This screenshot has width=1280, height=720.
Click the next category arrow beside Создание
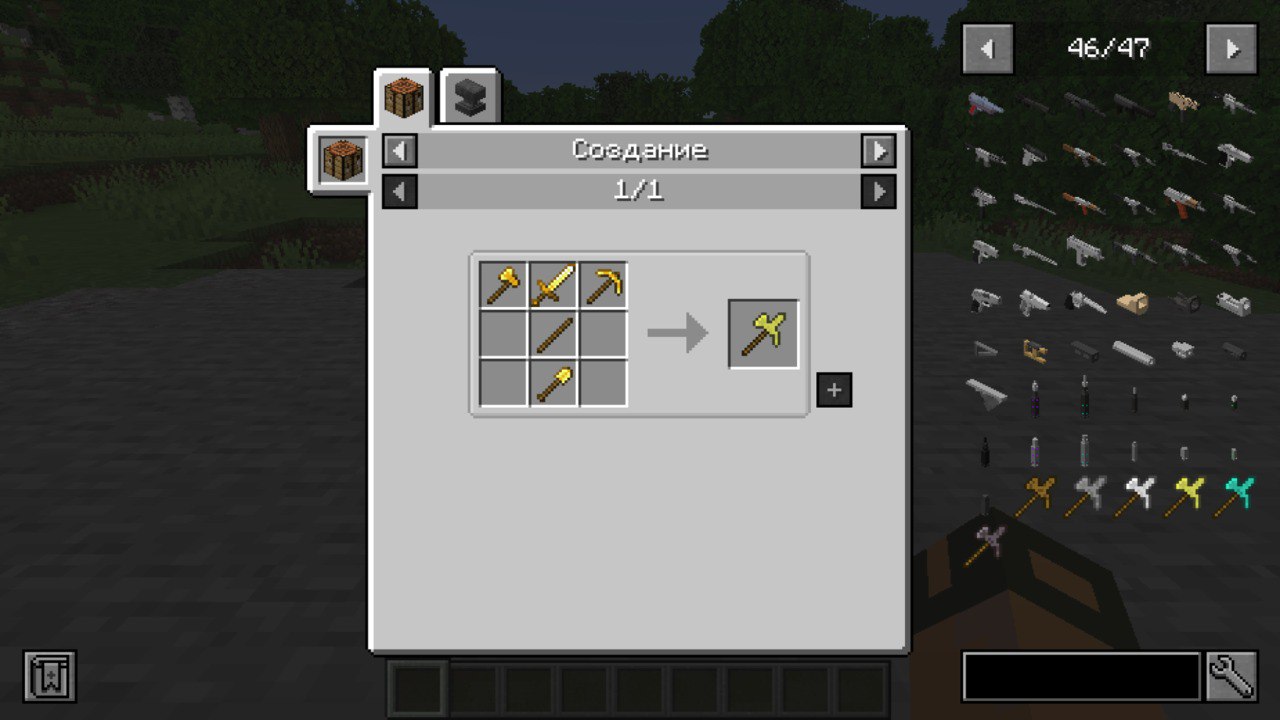pos(878,150)
